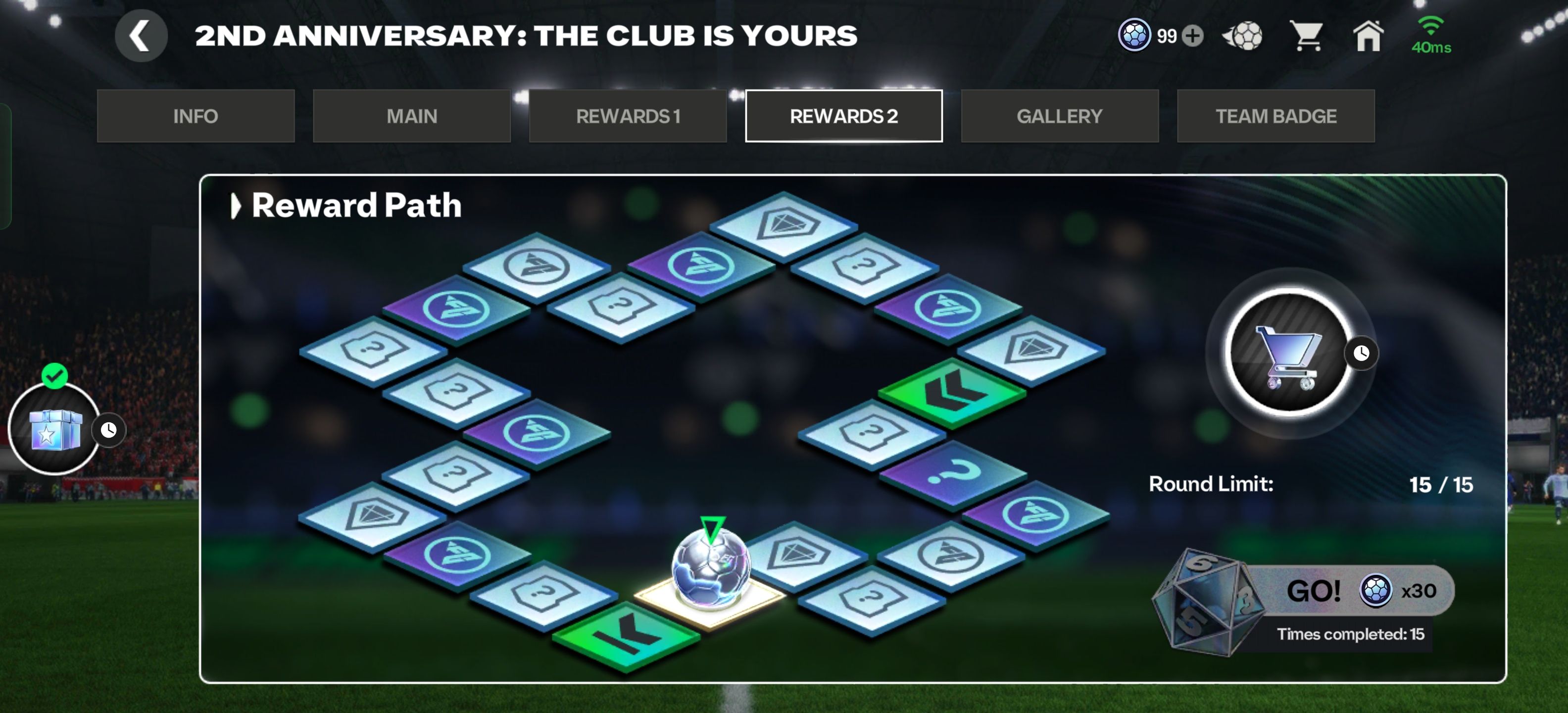Return to the home screen
Viewport: 1568px width, 713px height.
tap(1368, 36)
